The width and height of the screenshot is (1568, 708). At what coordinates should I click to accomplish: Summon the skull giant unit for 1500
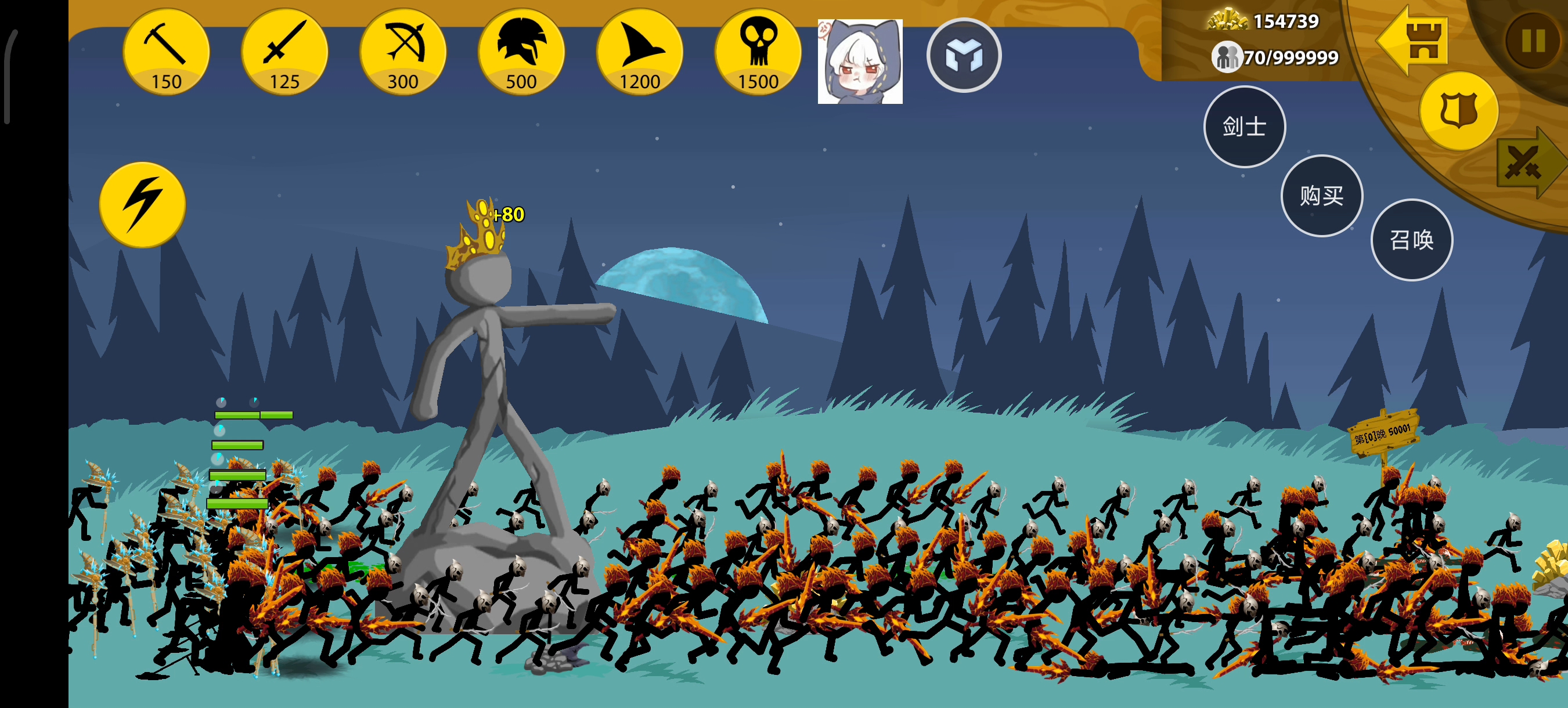coord(758,52)
